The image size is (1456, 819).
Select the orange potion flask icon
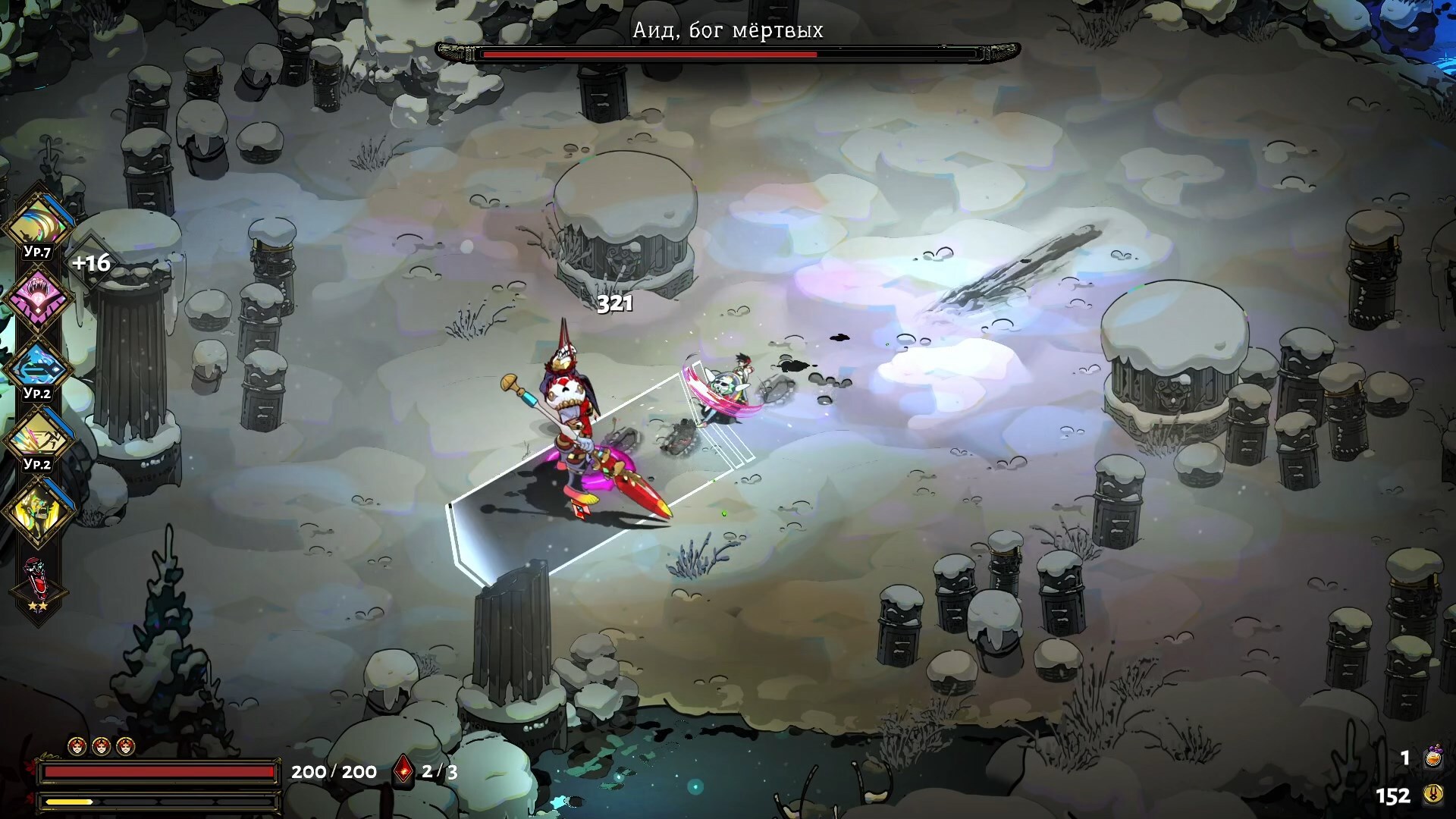pos(1432,756)
